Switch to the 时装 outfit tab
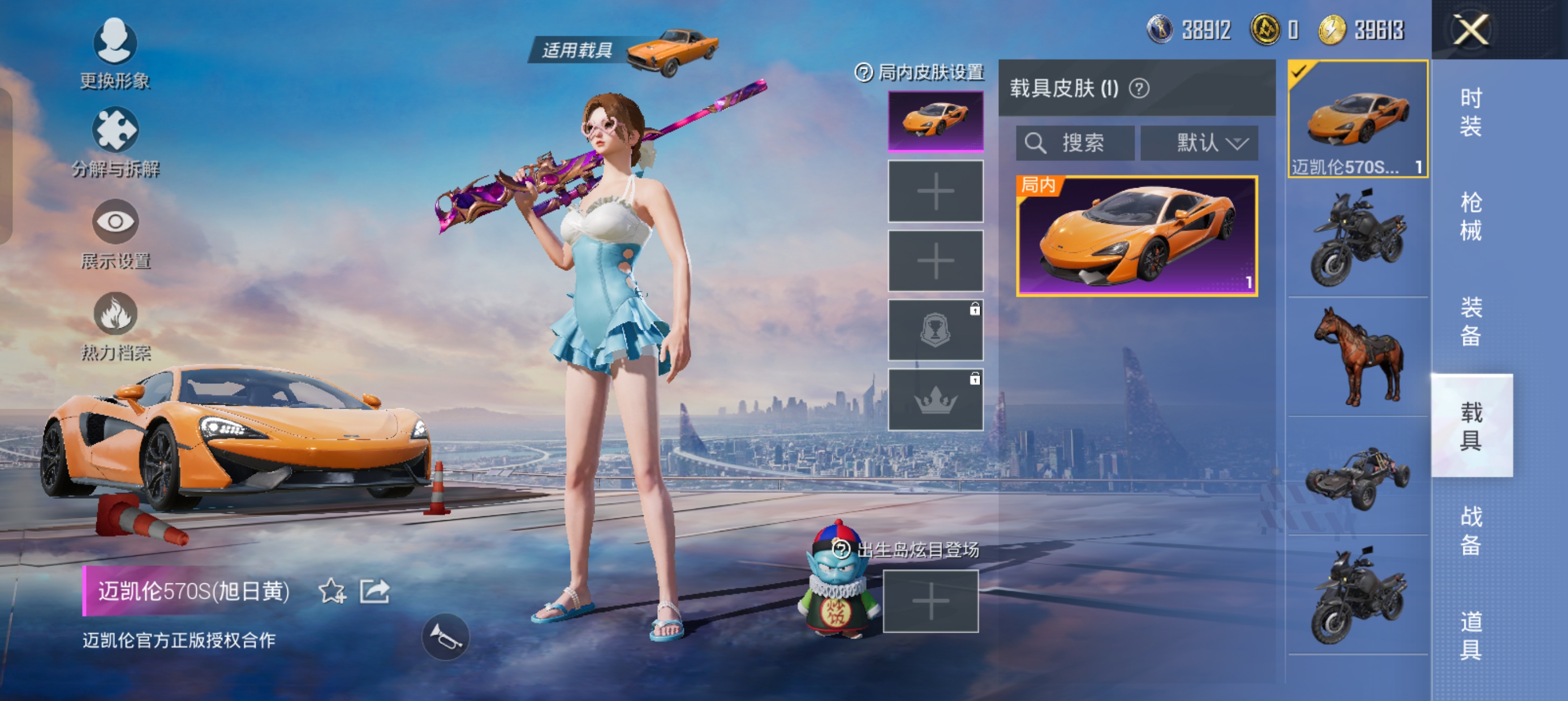The width and height of the screenshot is (1568, 701). click(x=1471, y=112)
